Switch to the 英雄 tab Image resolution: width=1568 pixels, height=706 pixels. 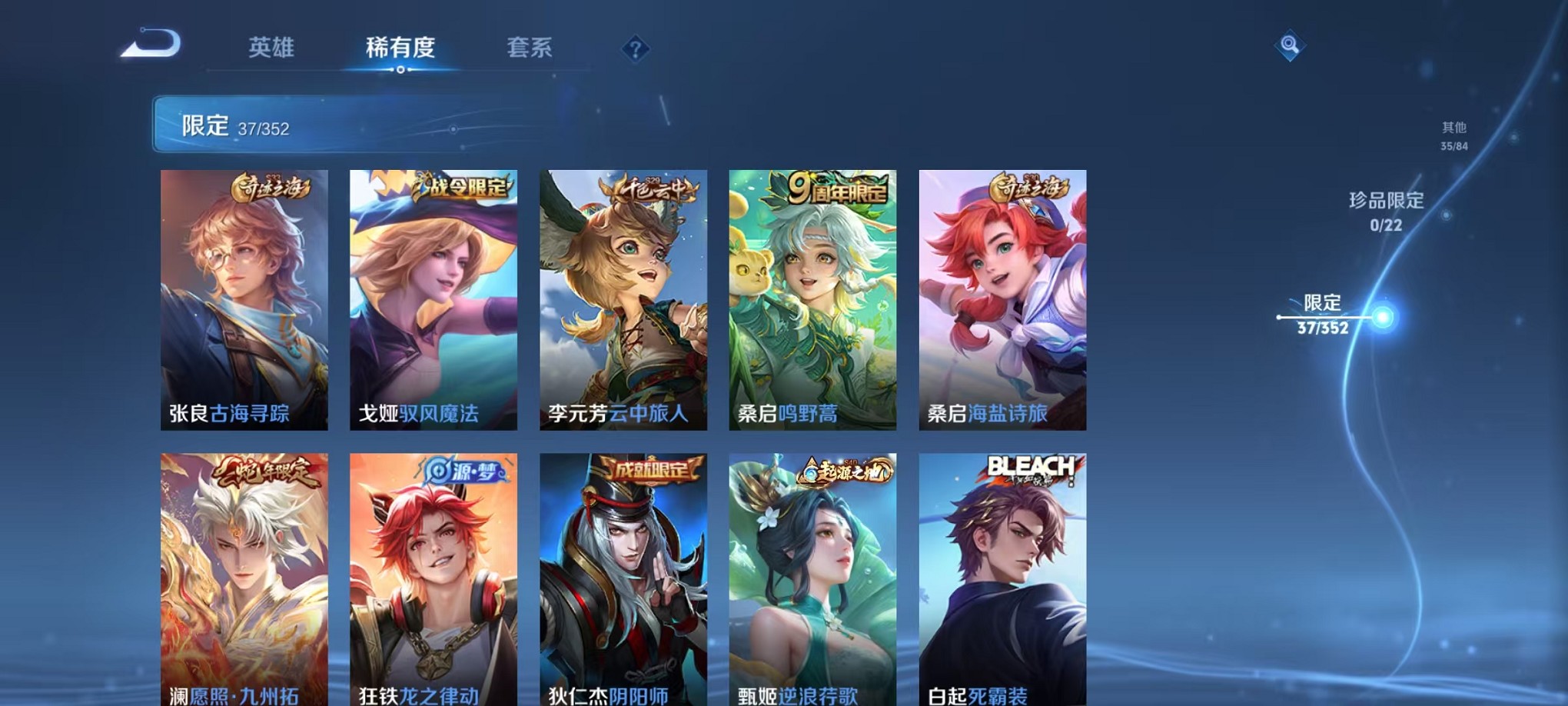(271, 48)
